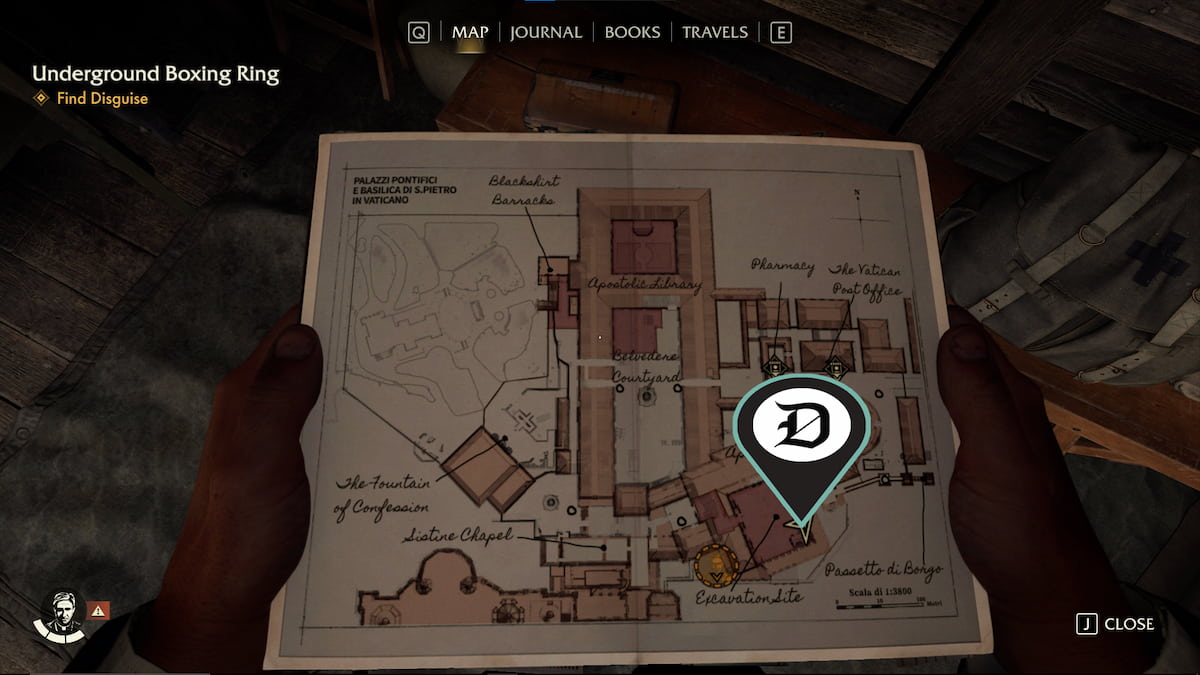Switch to the Journal tab

[x=545, y=32]
